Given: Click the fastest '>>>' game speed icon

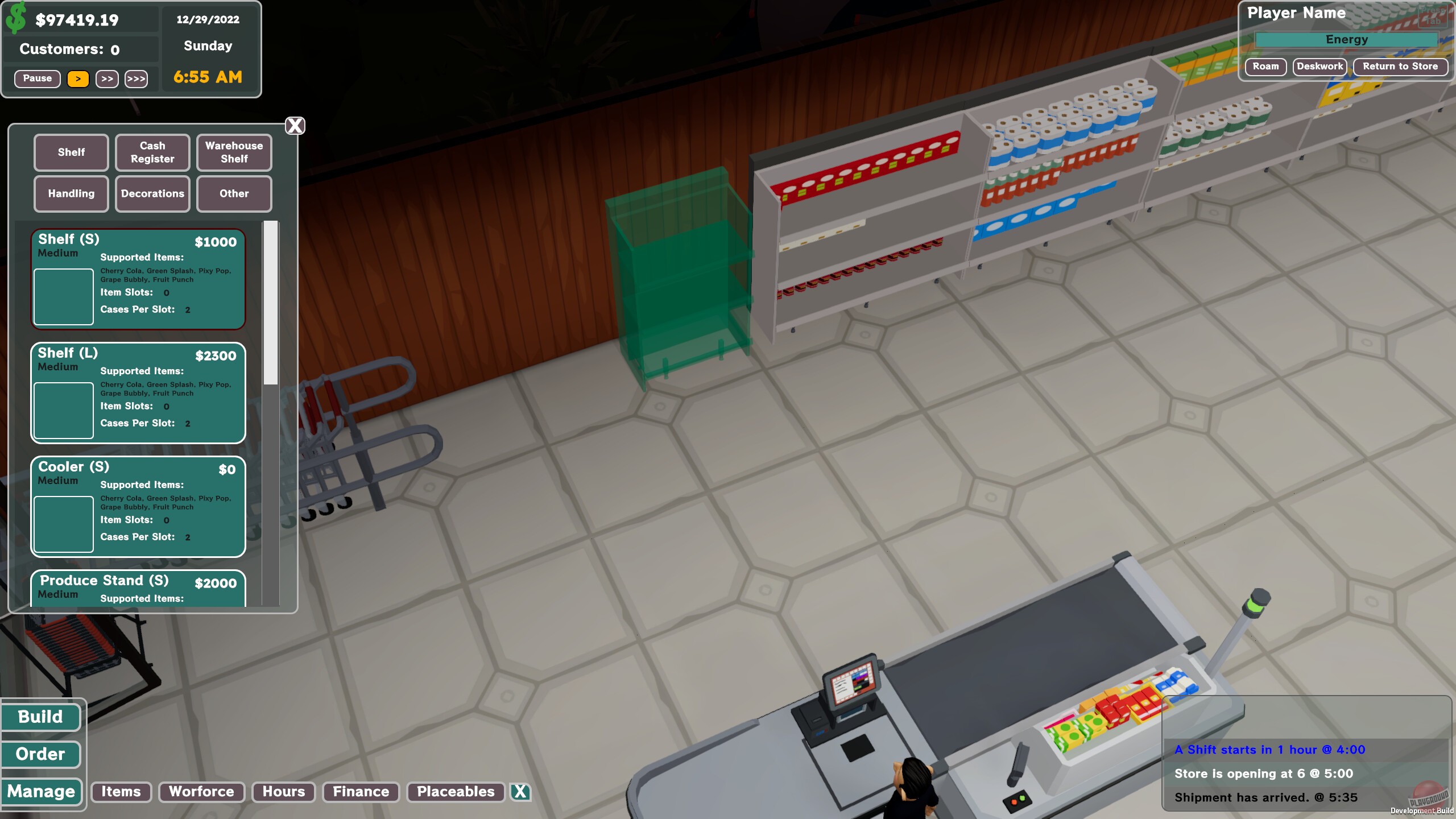Looking at the screenshot, I should tap(136, 78).
